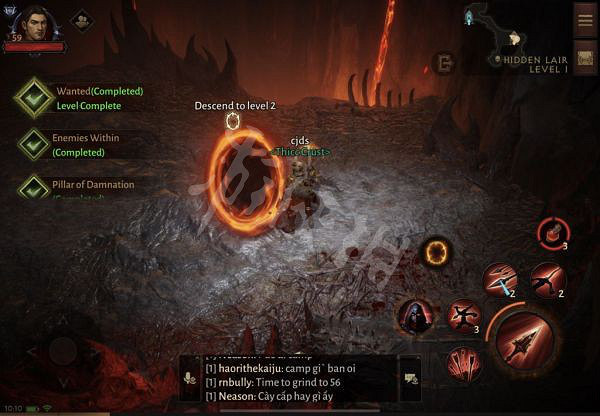This screenshot has height=416, width=600.
Task: Open the quick chat bubbles button
Action: (410, 378)
